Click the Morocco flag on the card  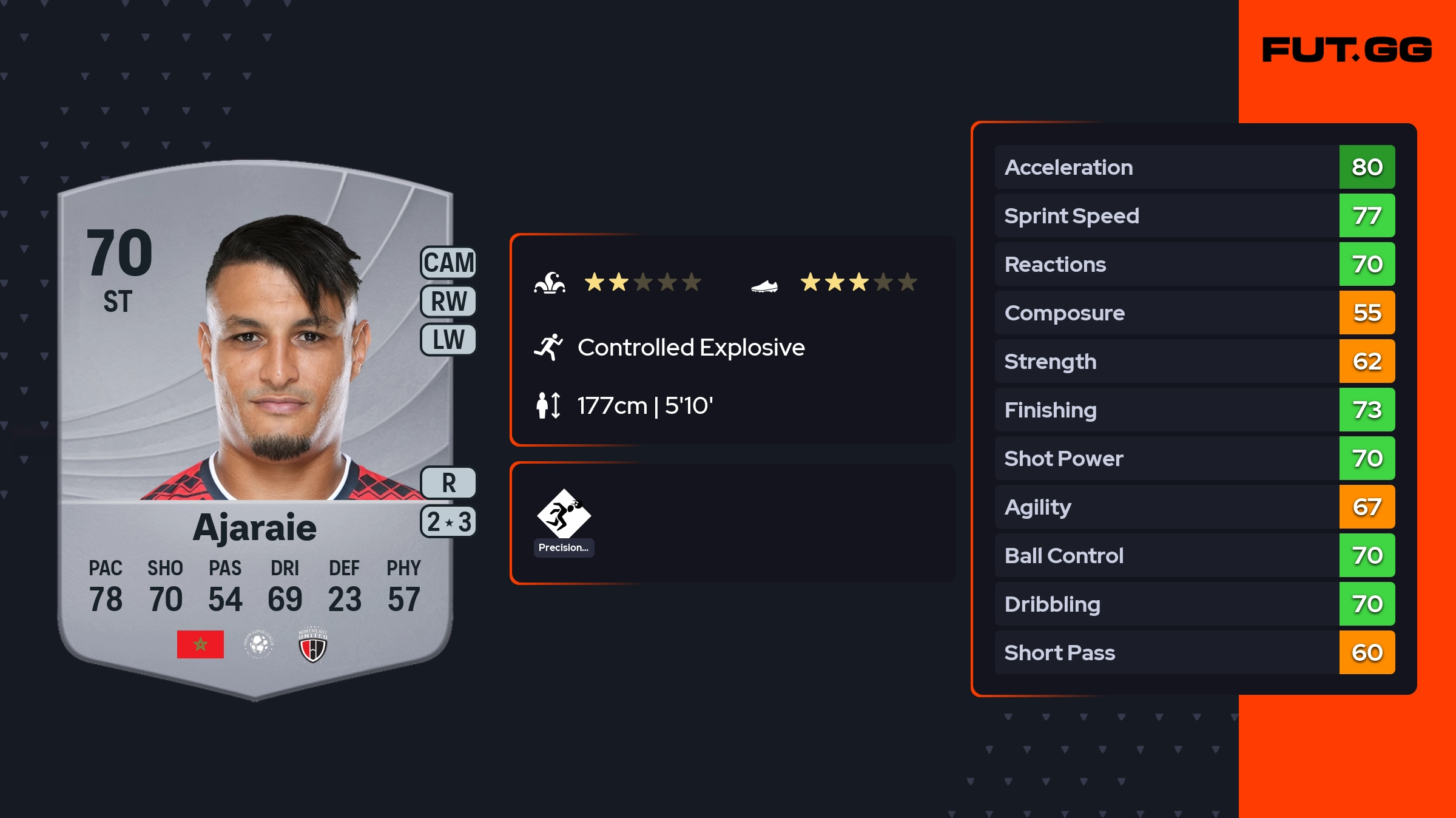(200, 644)
